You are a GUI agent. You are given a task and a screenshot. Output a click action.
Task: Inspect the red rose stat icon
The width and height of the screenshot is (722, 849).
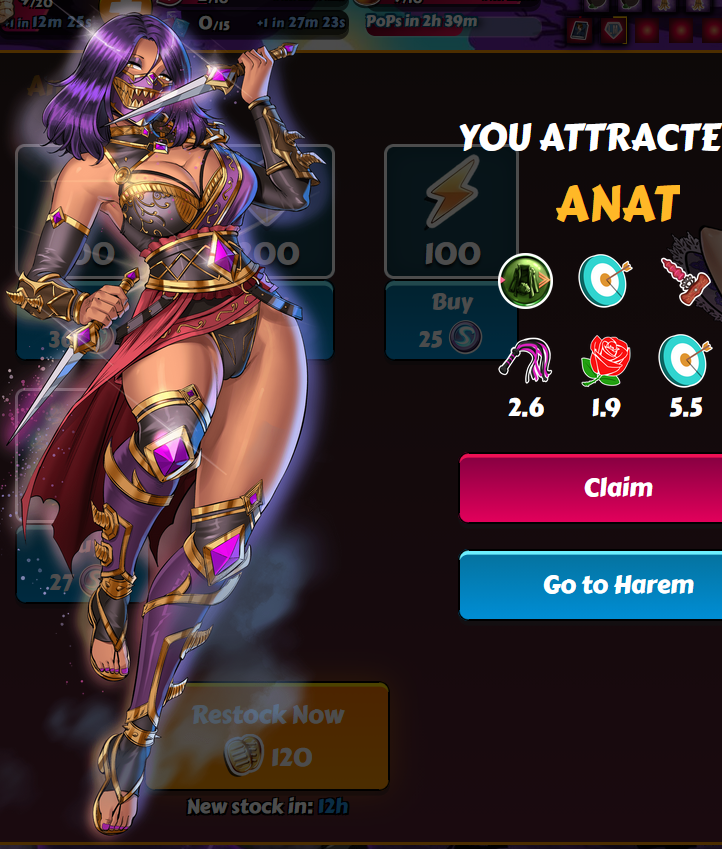(605, 362)
